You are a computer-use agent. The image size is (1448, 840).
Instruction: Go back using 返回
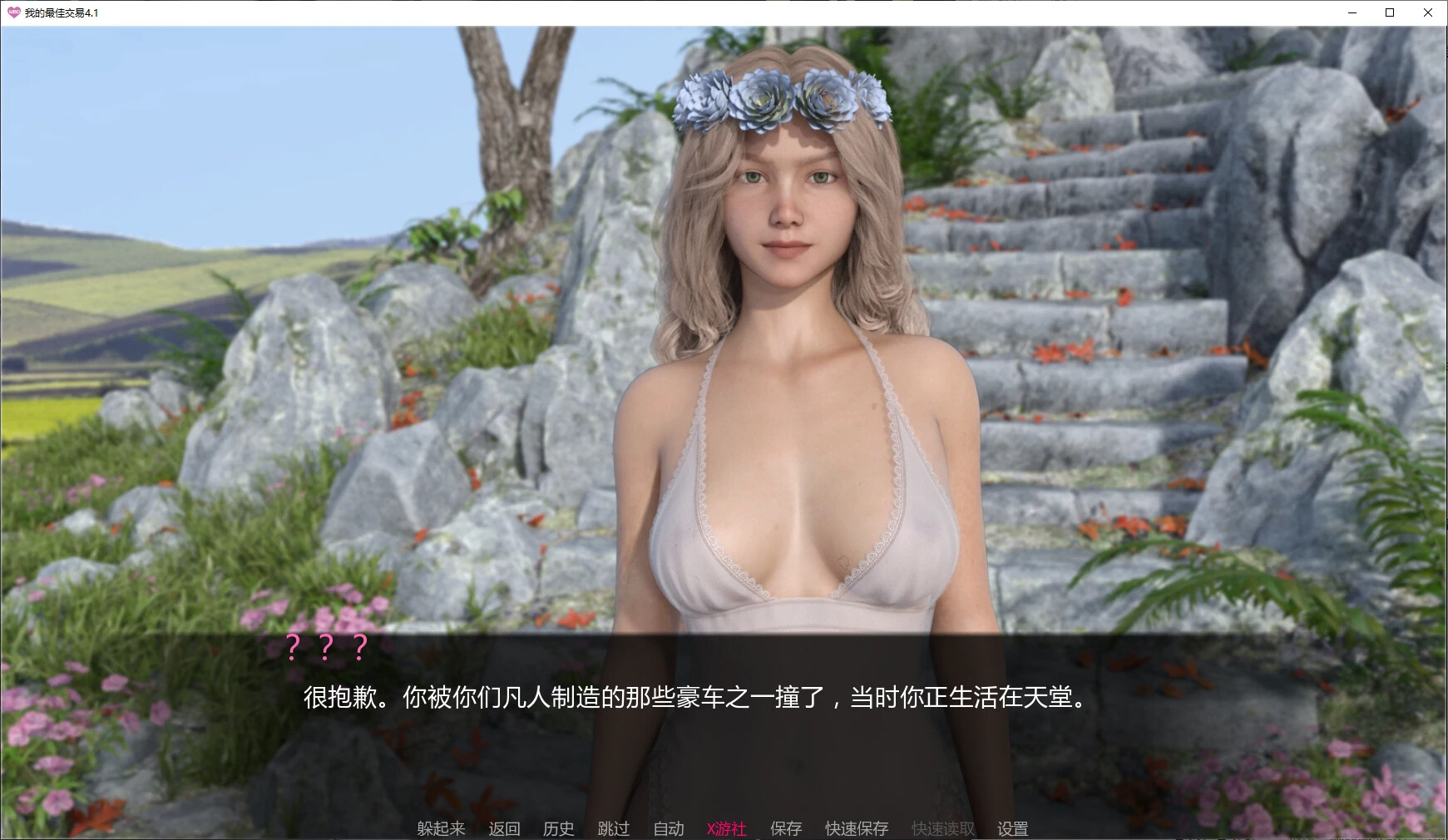coord(504,828)
